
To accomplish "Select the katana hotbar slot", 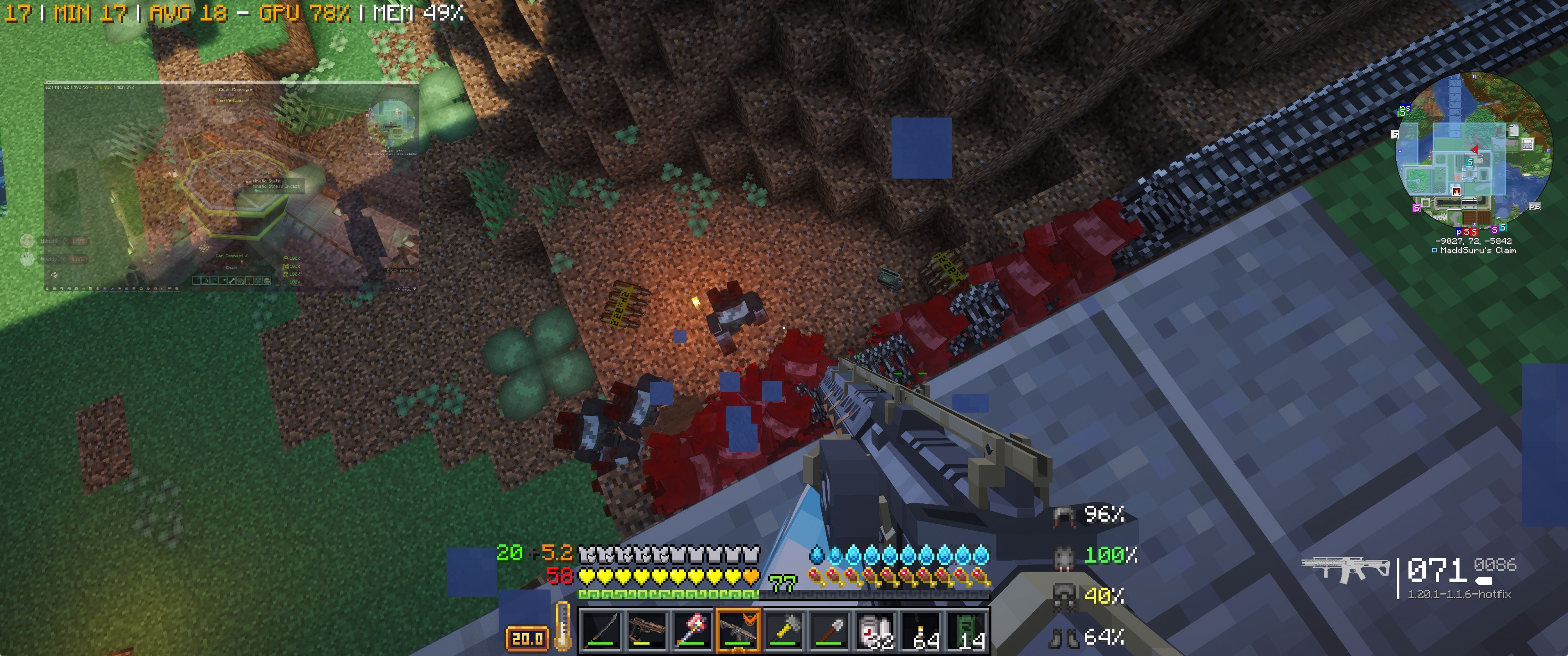I will (601, 630).
